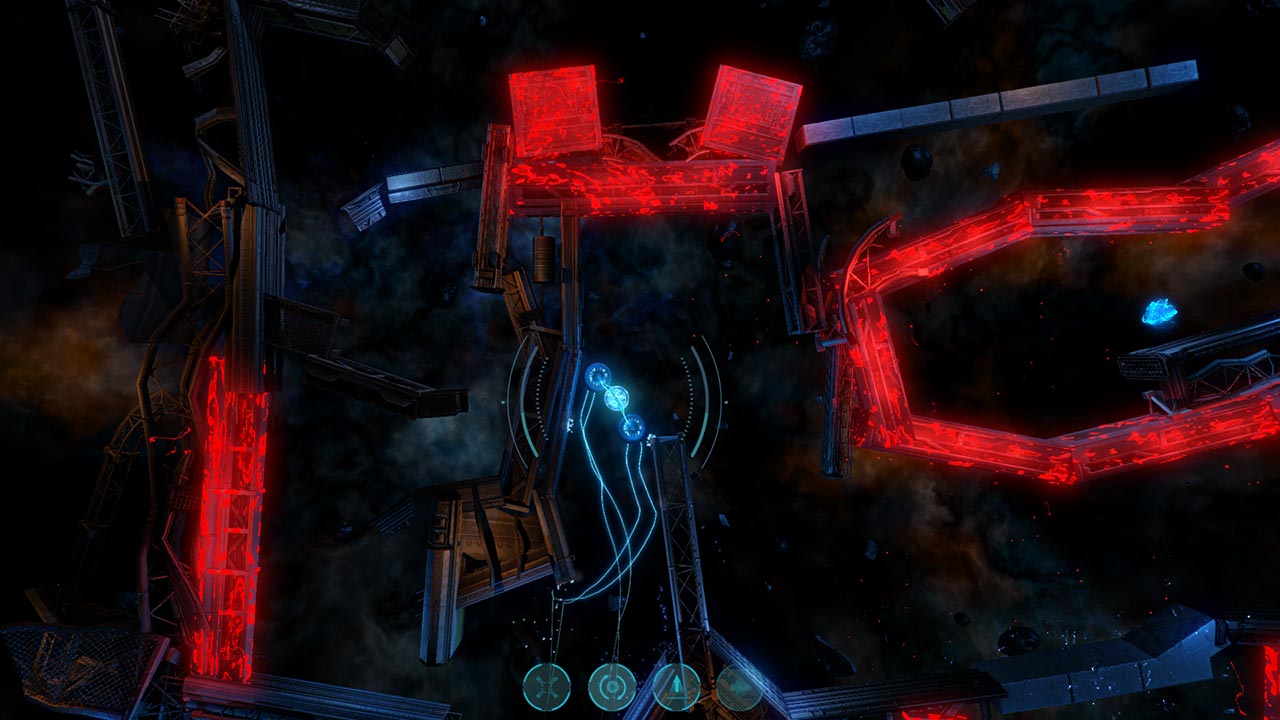The image size is (1280, 720).
Task: Activate the circular rotation ability icon
Action: point(614,687)
